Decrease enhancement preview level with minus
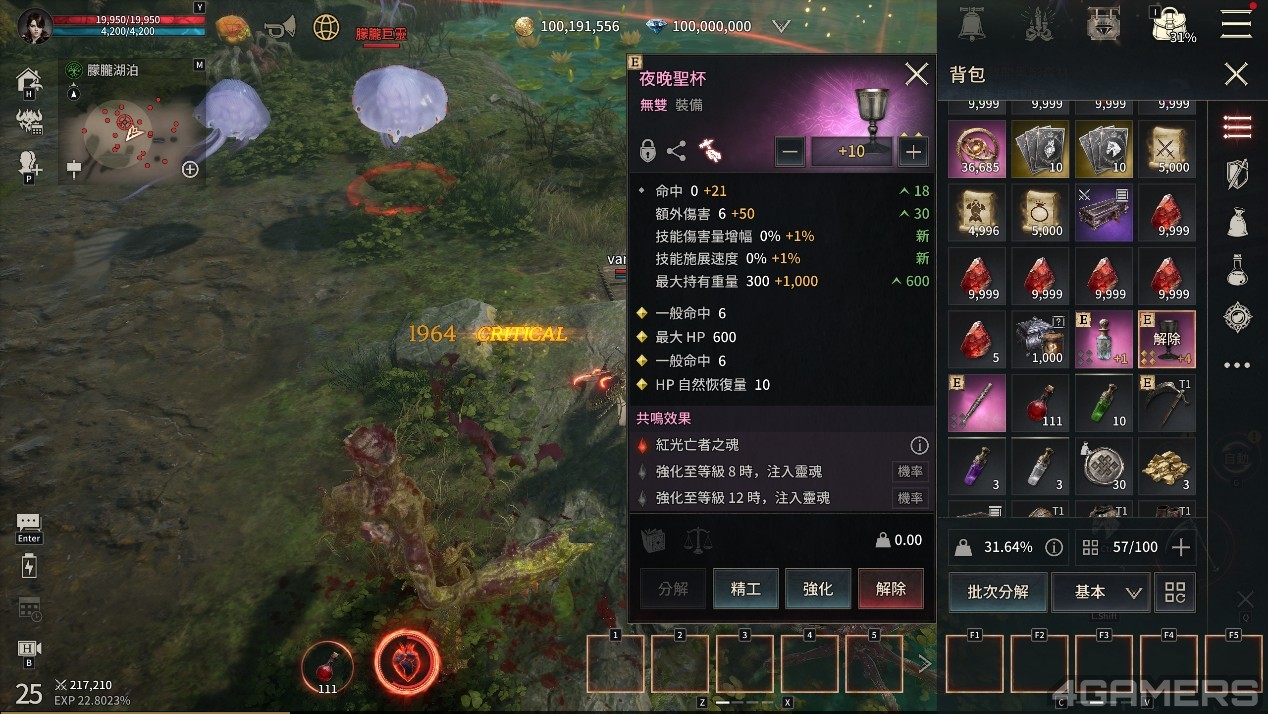The width and height of the screenshot is (1268, 714). (x=790, y=152)
